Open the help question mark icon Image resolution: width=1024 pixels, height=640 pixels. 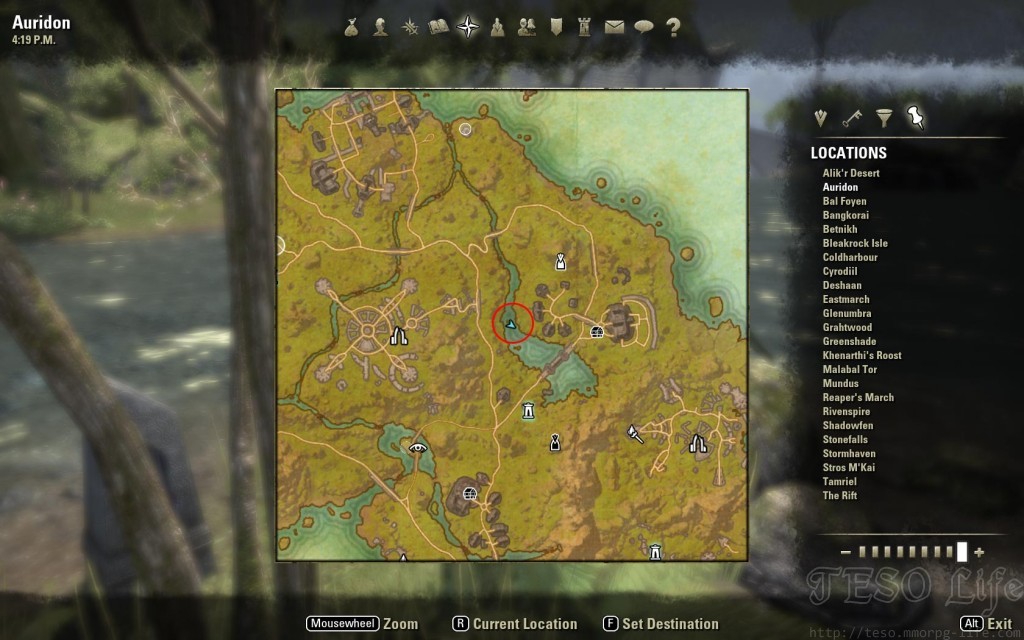673,28
